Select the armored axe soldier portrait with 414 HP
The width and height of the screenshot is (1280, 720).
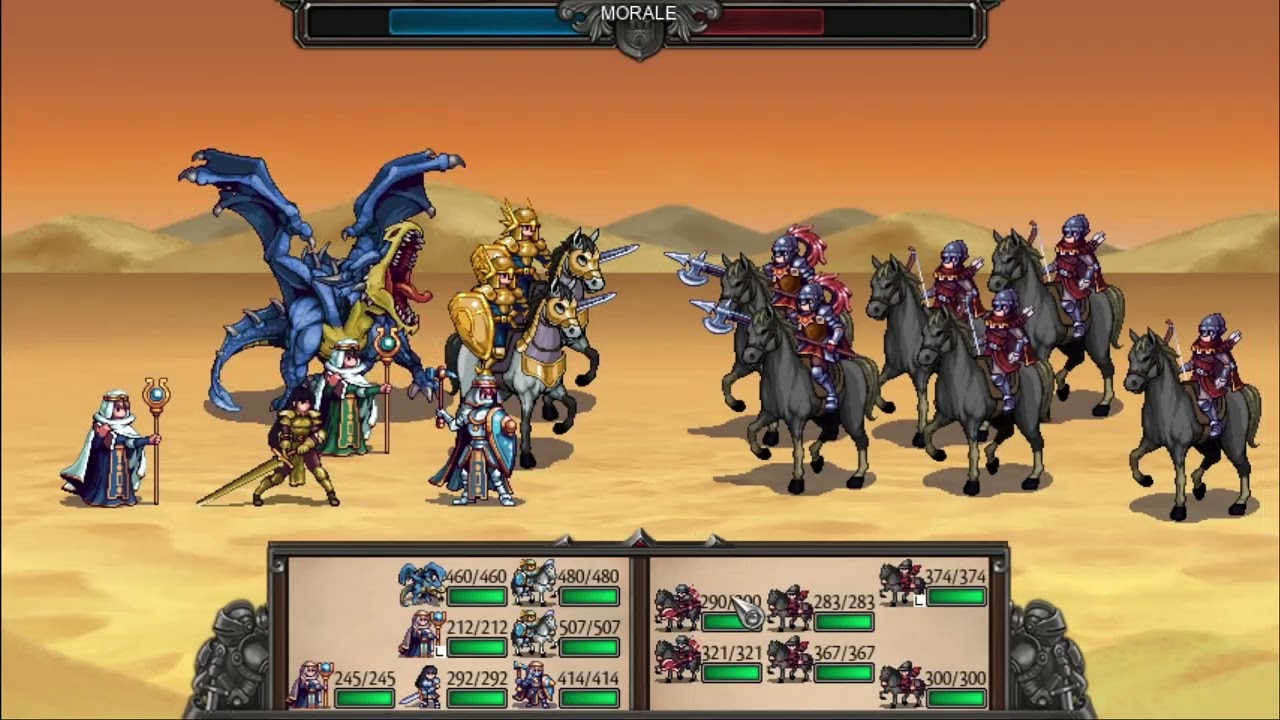534,685
